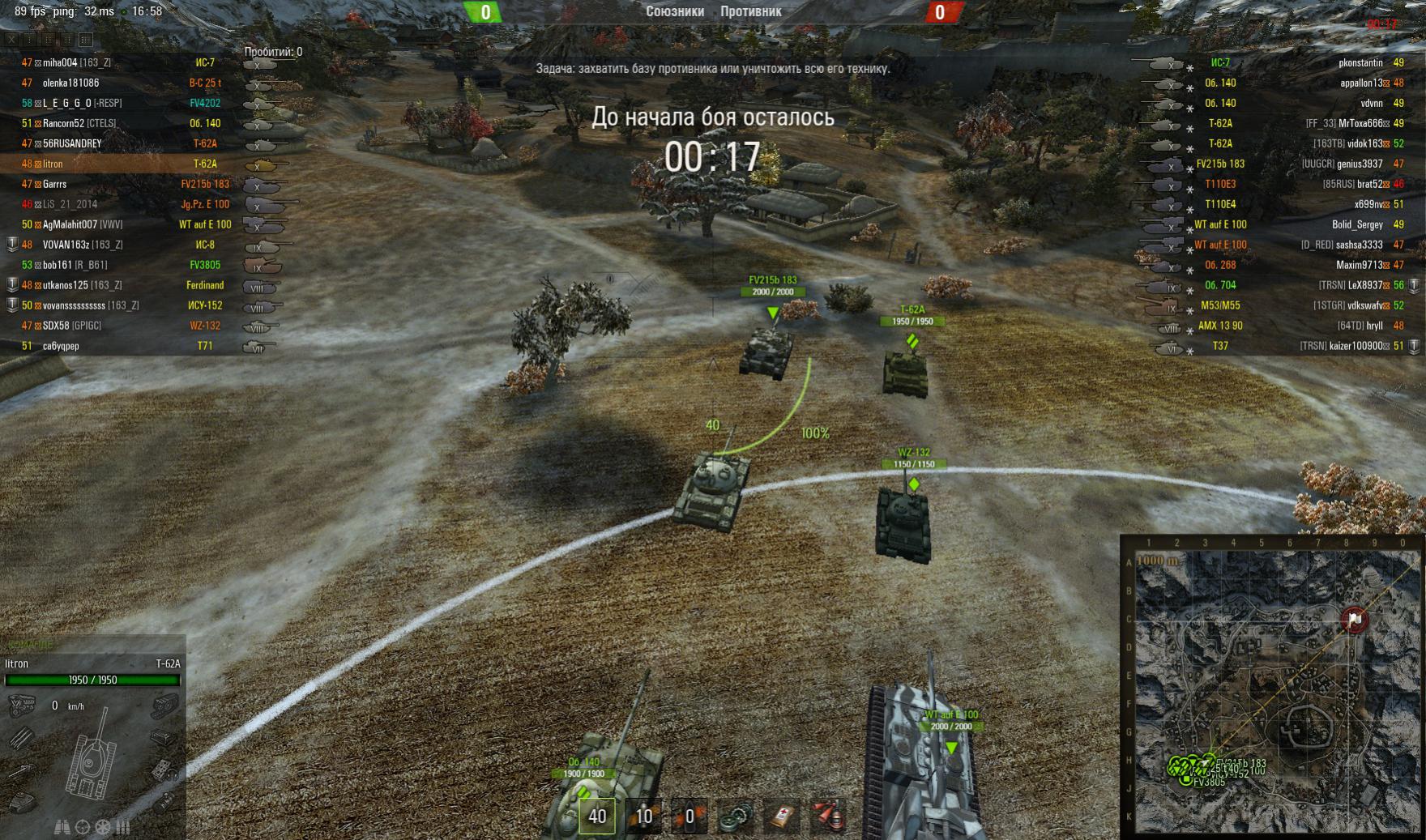
Task: Click the binoculars icon below the tank diagram
Action: pyautogui.click(x=62, y=827)
